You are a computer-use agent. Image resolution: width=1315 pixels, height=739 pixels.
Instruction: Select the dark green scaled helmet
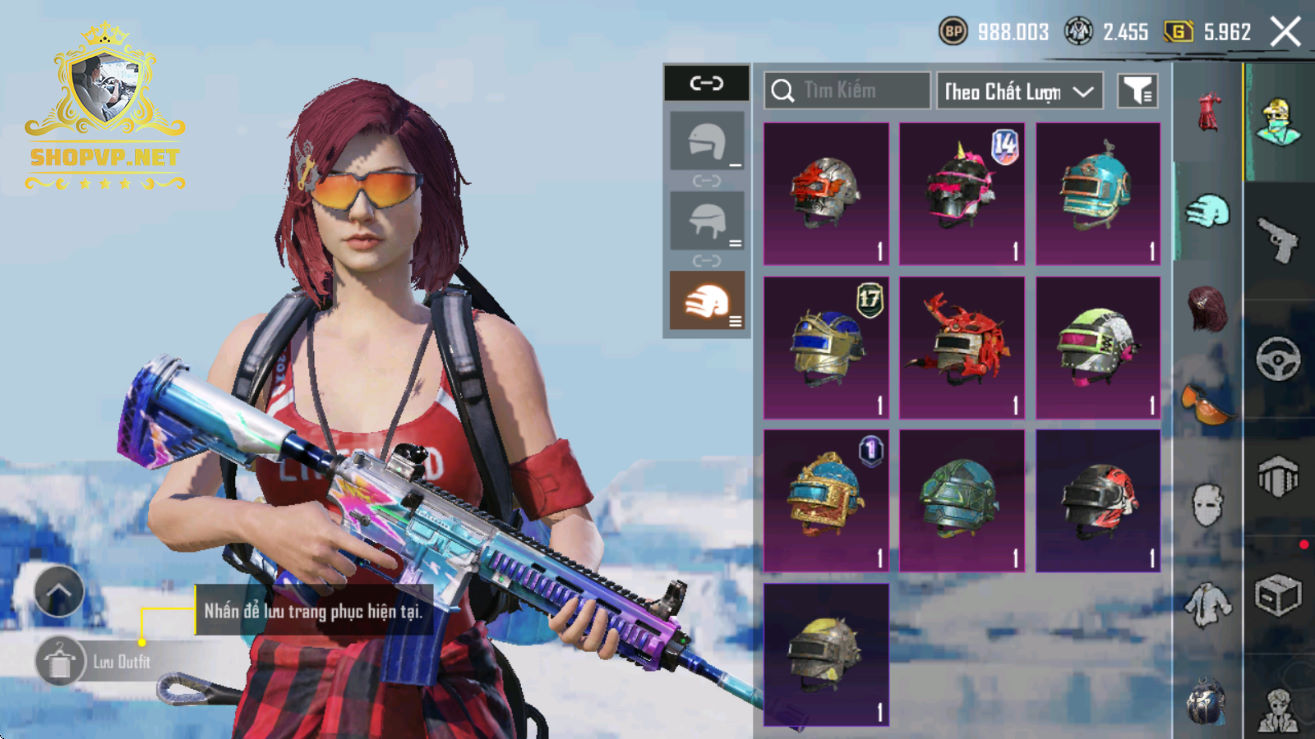962,500
